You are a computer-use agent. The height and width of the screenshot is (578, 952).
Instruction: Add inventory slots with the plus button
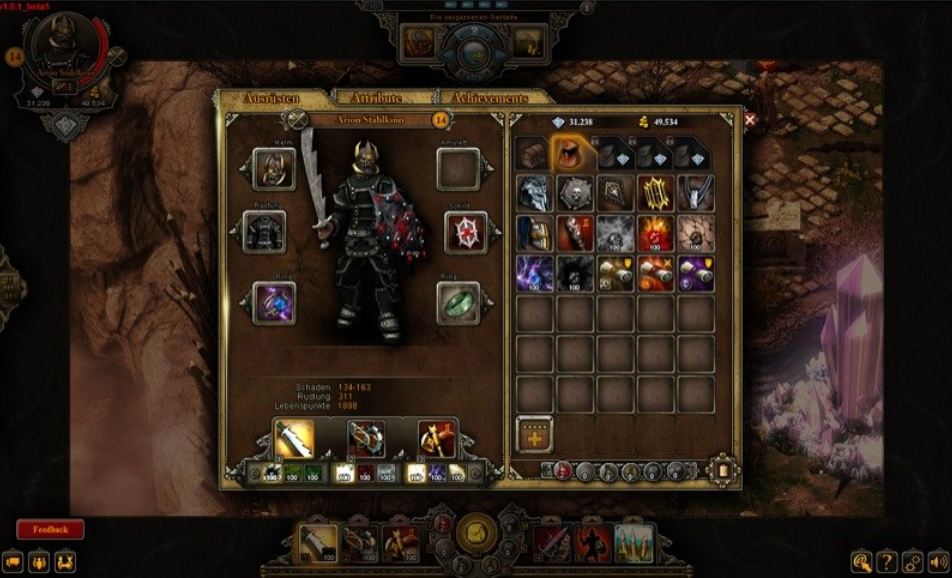tap(535, 435)
